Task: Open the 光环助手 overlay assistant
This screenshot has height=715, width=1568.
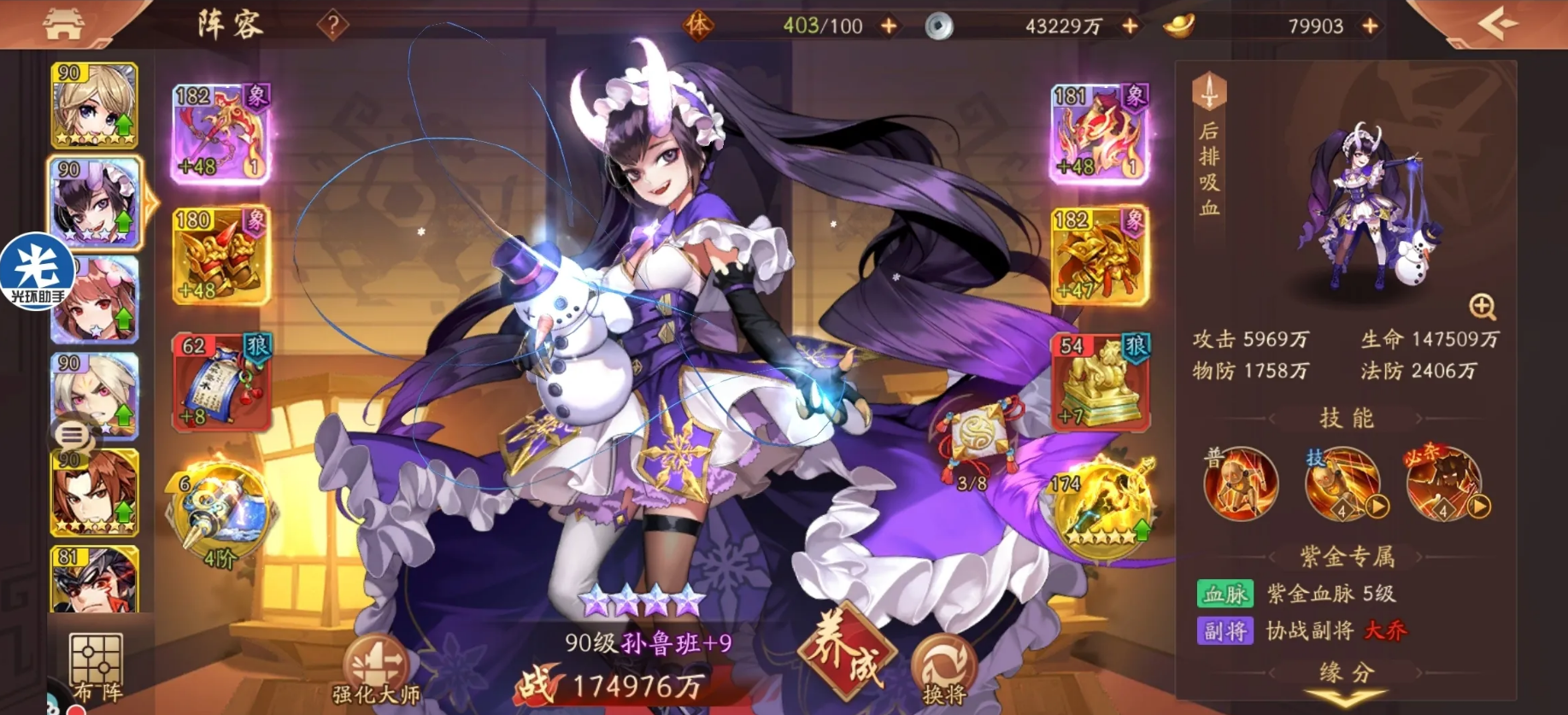Action: [x=37, y=271]
